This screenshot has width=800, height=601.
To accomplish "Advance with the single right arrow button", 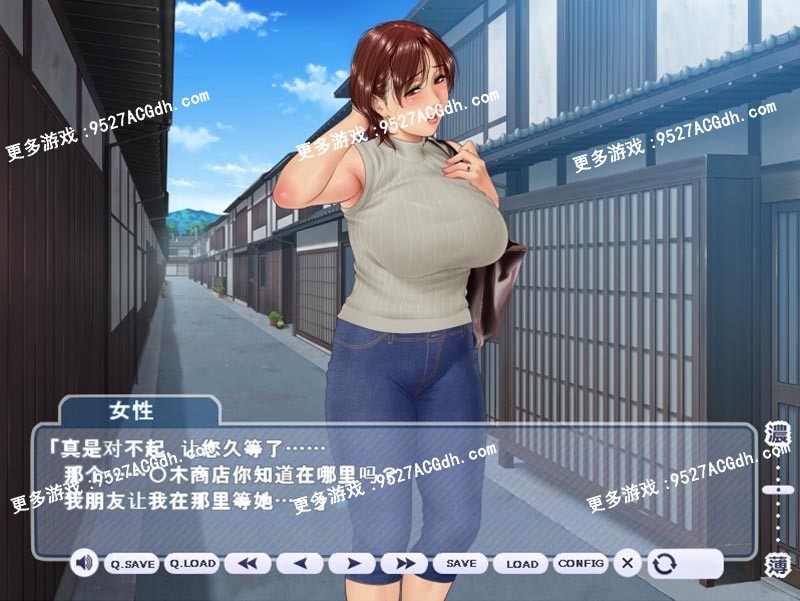I will 352,564.
